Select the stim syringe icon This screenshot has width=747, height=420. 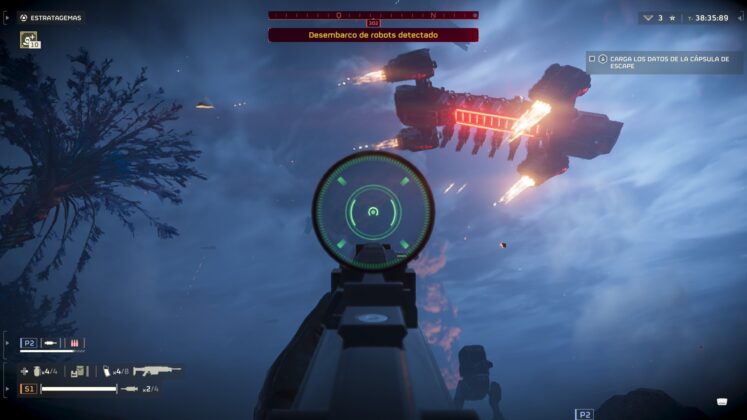pos(129,388)
